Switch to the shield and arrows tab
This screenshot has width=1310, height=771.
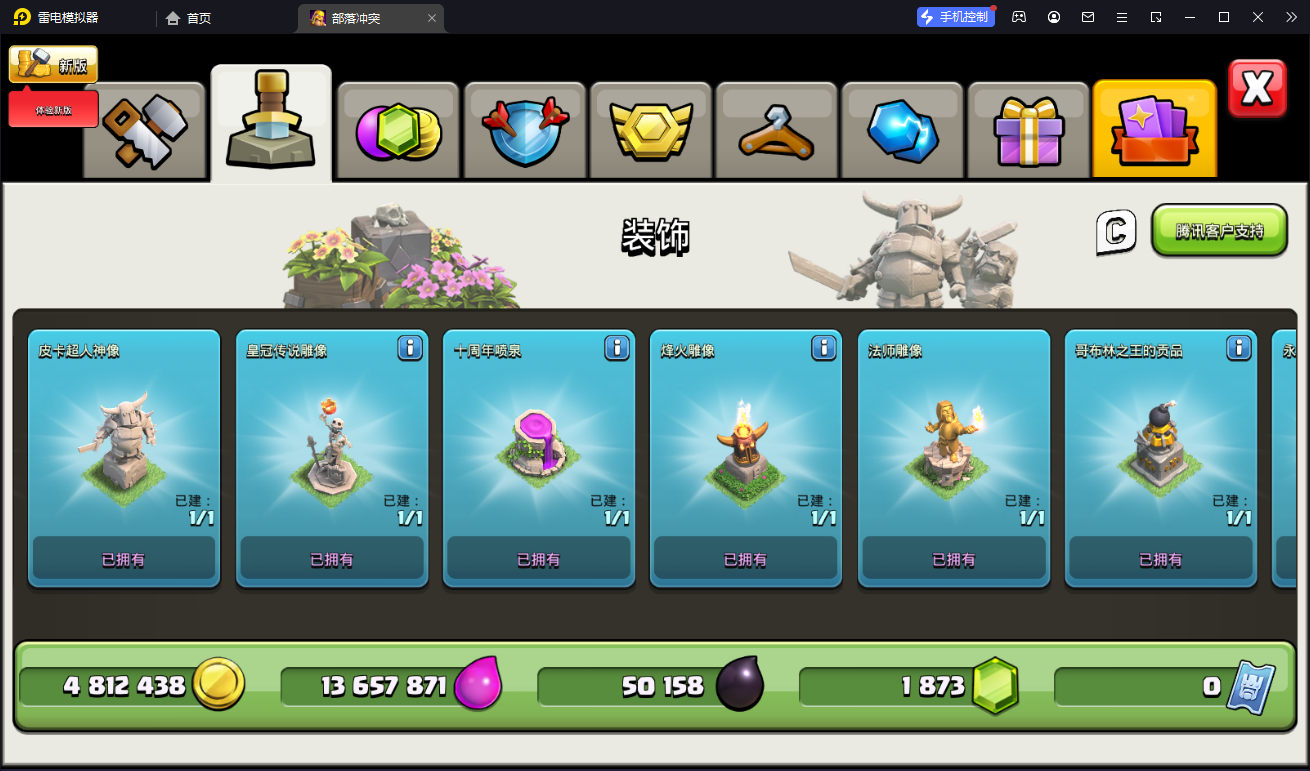click(525, 131)
